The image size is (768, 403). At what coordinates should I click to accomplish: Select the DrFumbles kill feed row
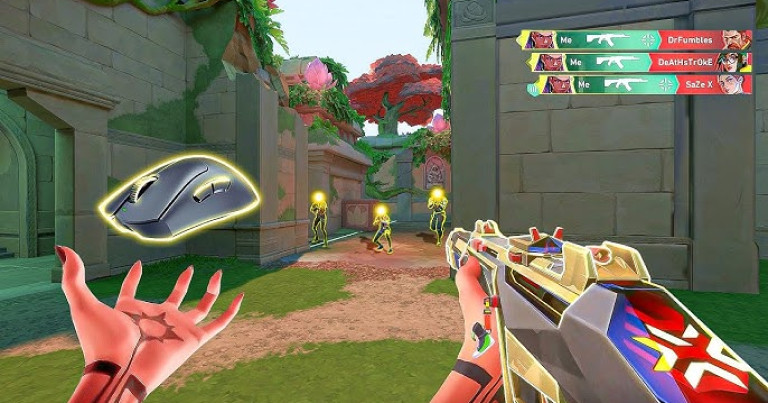(x=634, y=40)
